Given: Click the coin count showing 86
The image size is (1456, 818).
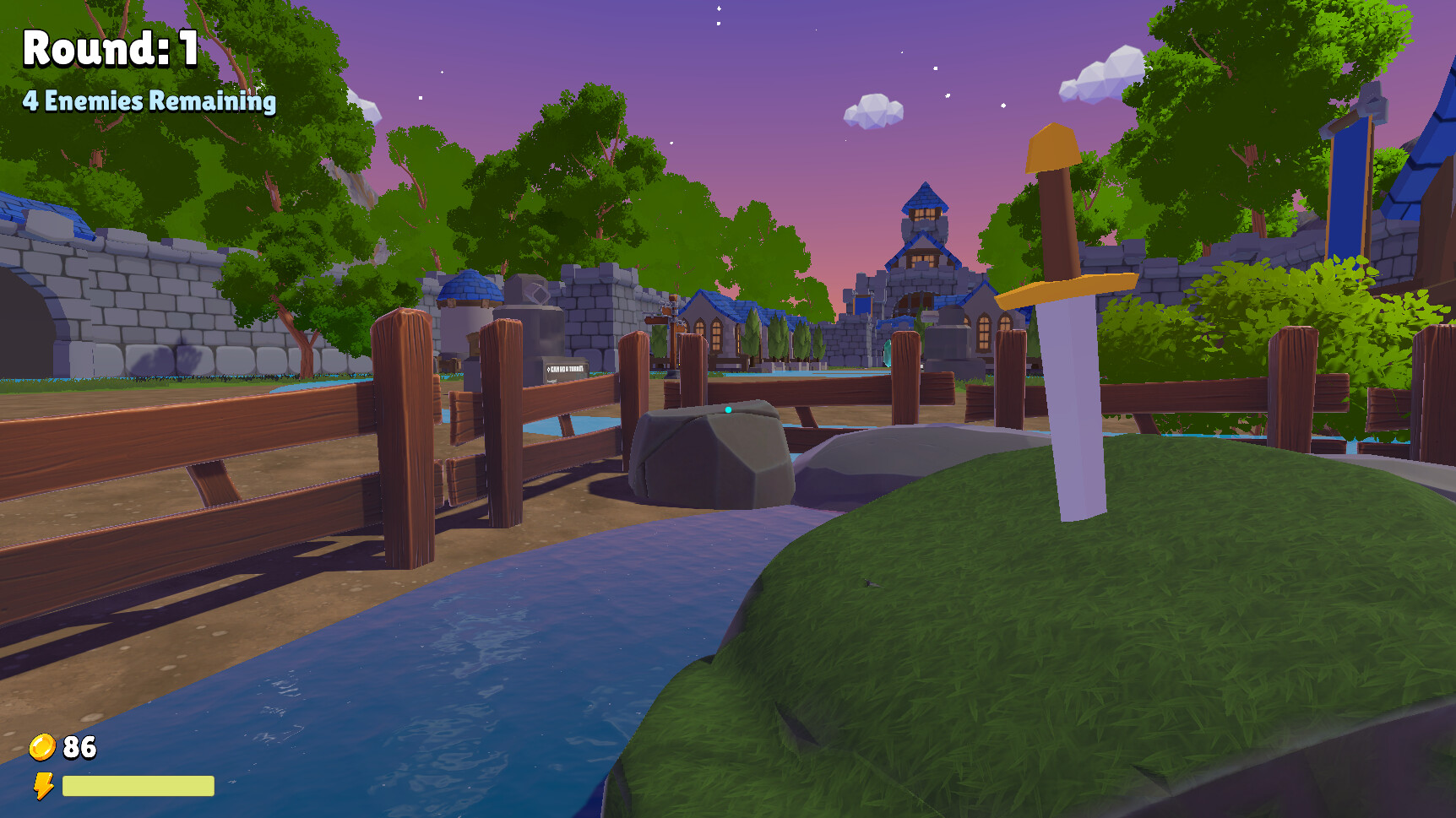Looking at the screenshot, I should (x=78, y=746).
